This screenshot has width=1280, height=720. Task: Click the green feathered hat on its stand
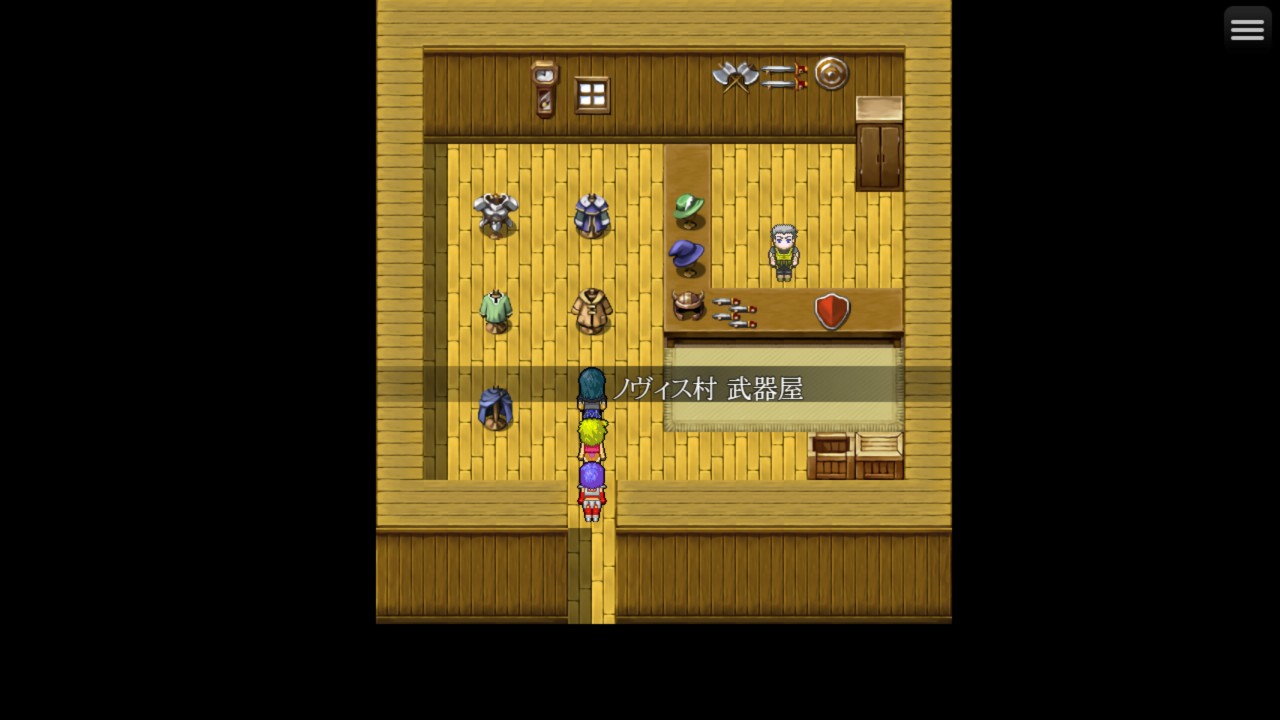689,207
